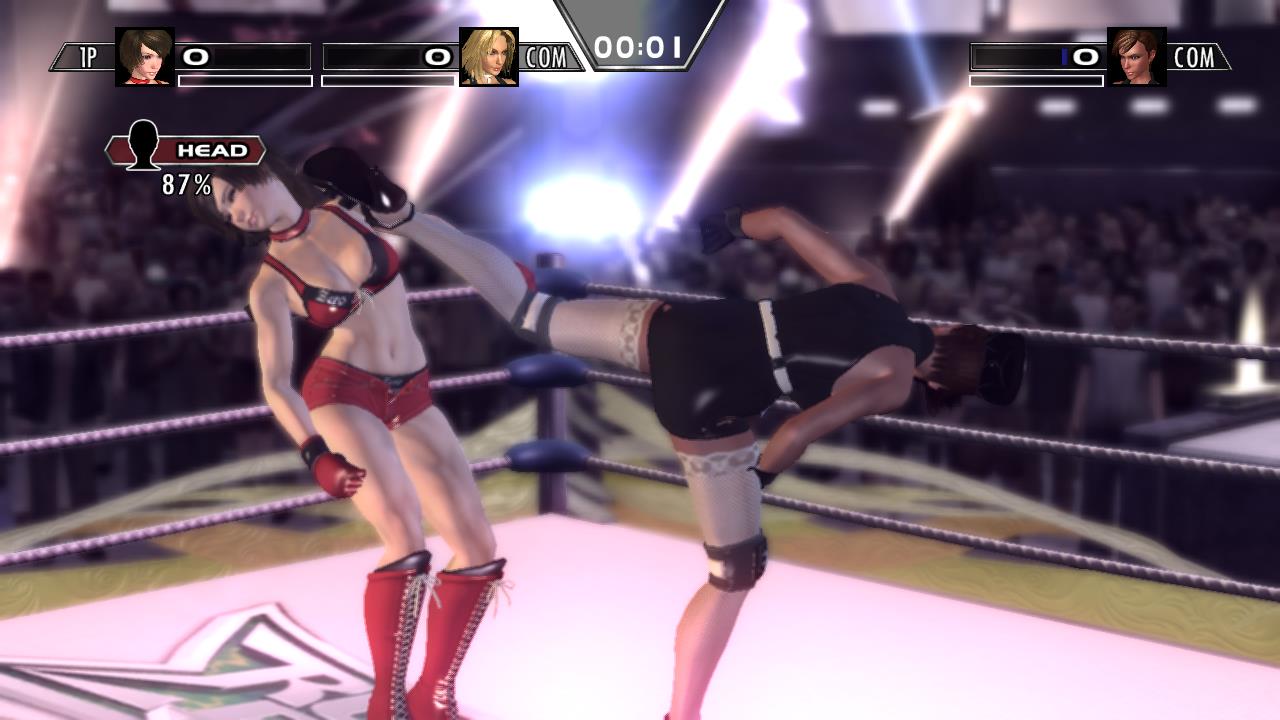
Task: Select the blonde COM fighter portrait
Action: tap(489, 57)
